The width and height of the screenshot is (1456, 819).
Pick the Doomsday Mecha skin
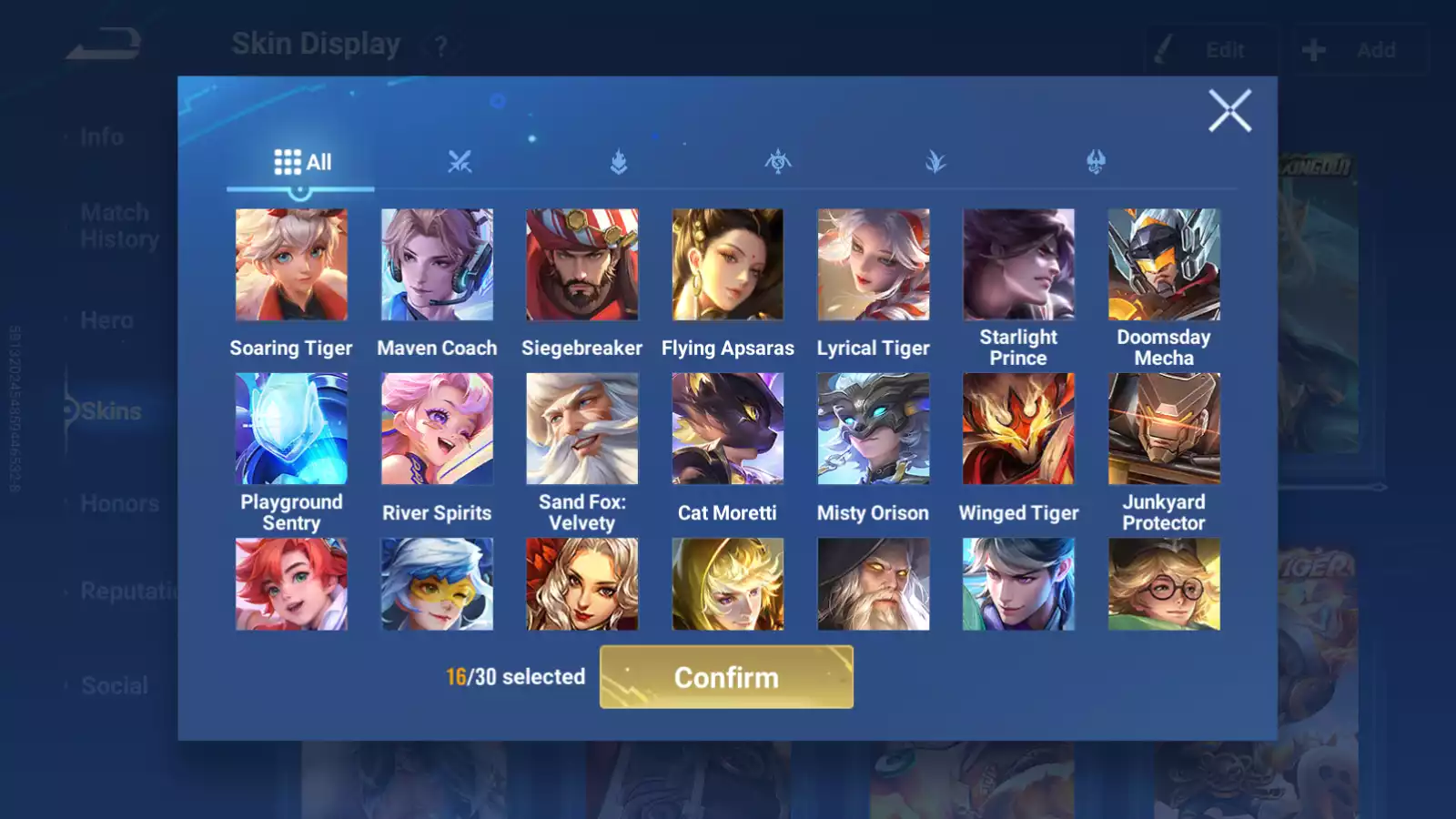[1164, 265]
